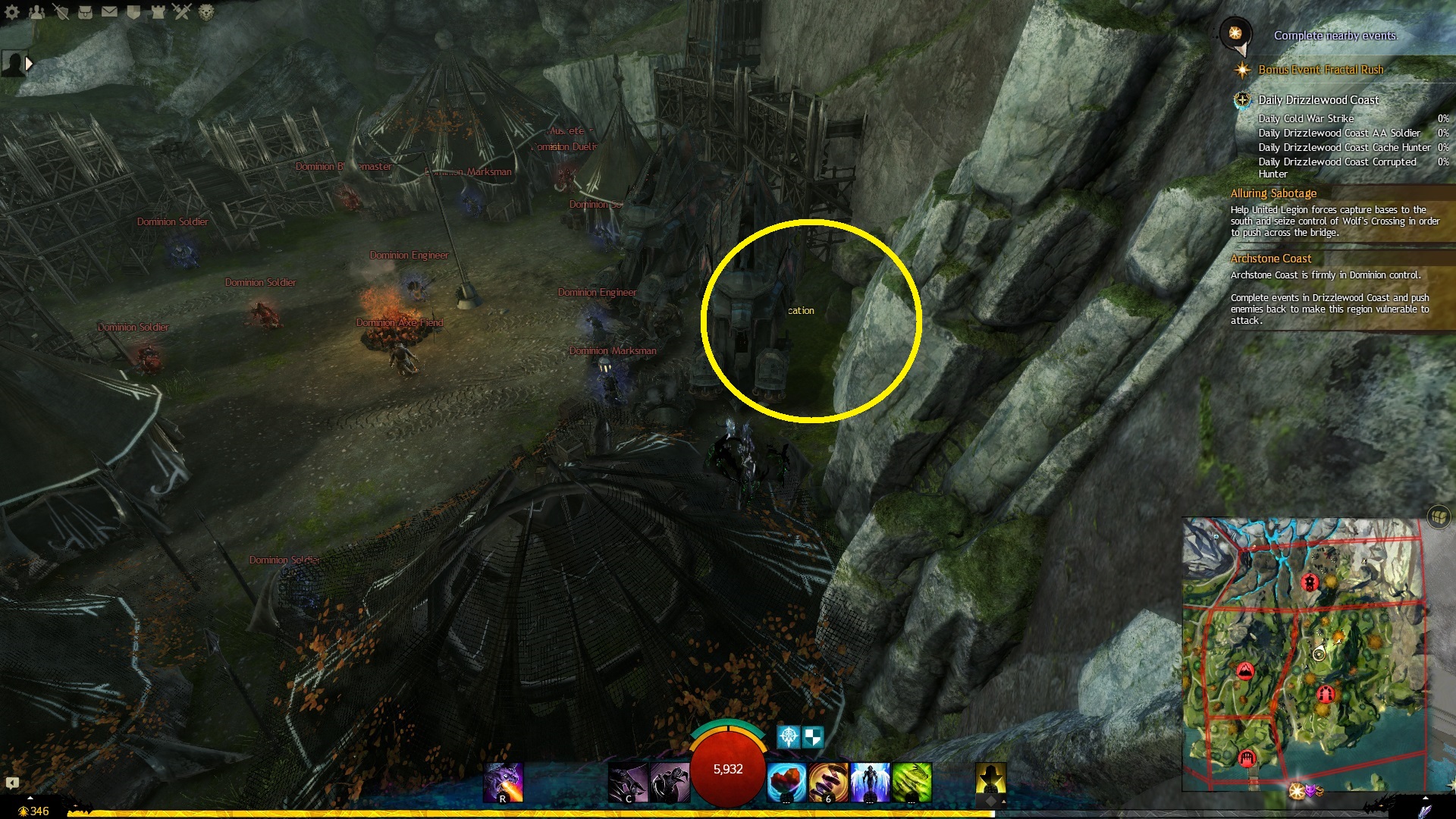1456x819 pixels.
Task: Open the Hero panel sword-and-shield icon
Action: tap(61, 11)
